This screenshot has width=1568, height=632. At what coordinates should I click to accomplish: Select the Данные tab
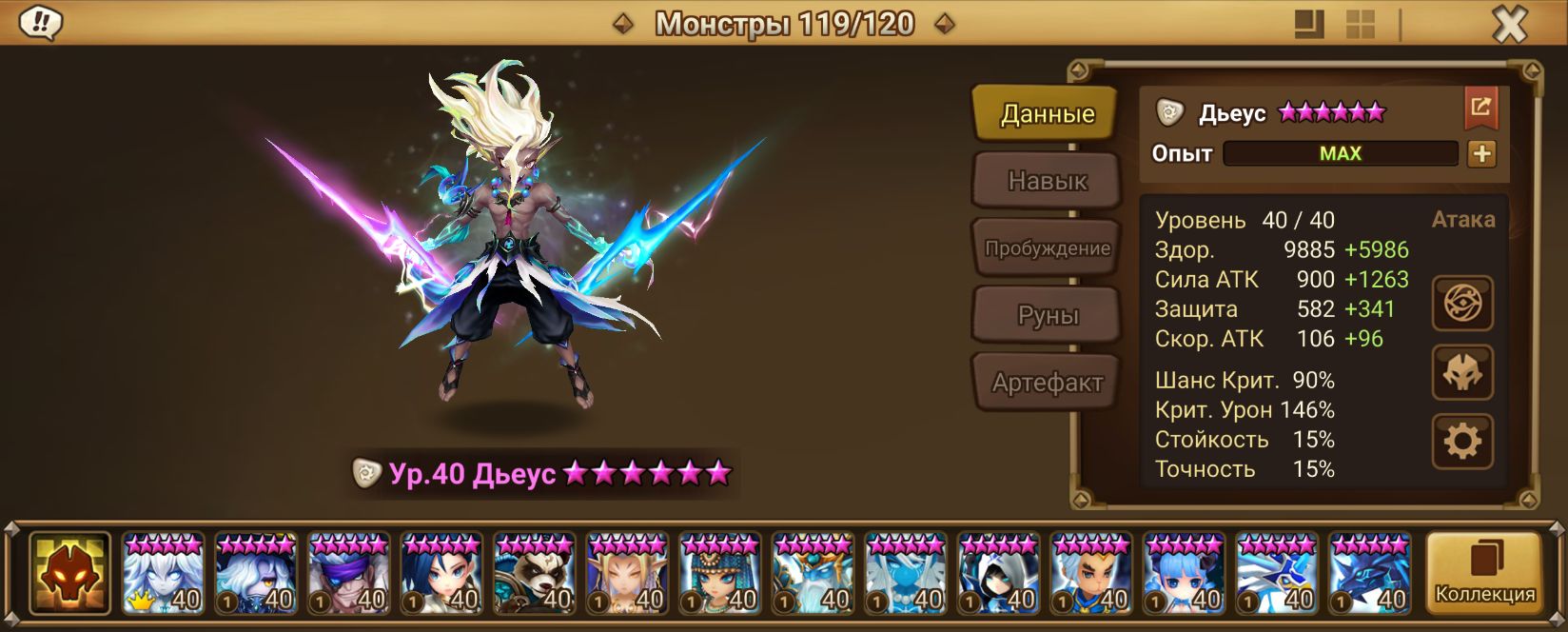point(1047,114)
